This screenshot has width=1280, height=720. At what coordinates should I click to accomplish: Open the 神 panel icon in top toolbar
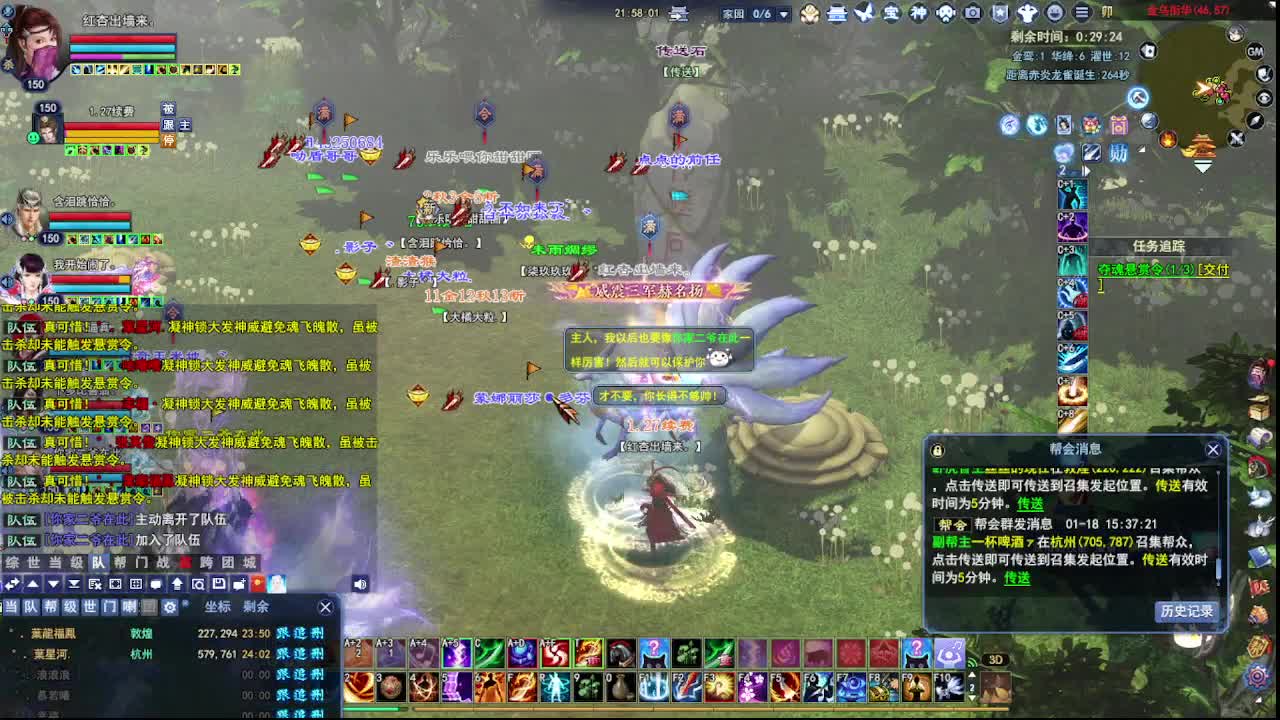(x=917, y=13)
